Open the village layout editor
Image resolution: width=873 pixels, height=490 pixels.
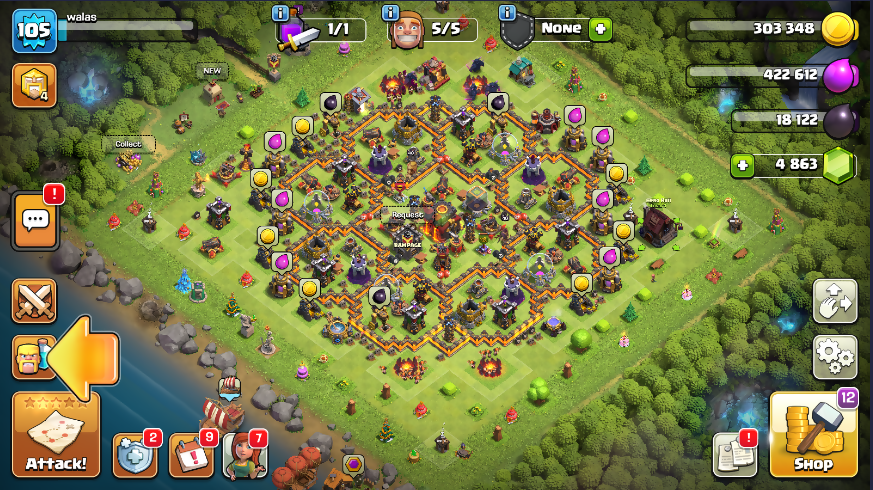click(x=834, y=299)
